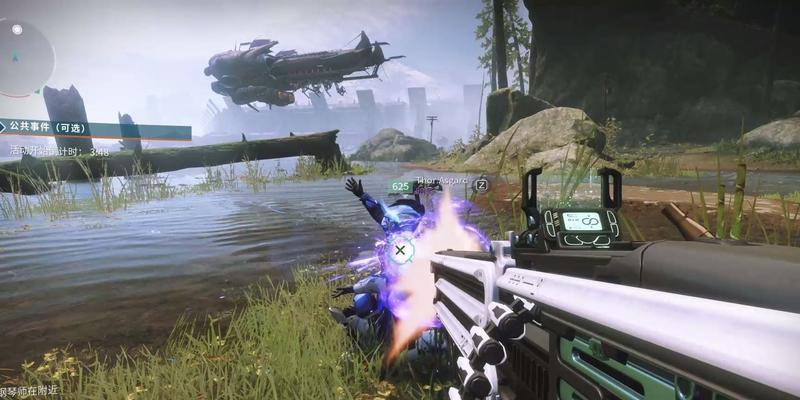Click the circular radar display
This screenshot has width=800, height=400.
click(22, 57)
